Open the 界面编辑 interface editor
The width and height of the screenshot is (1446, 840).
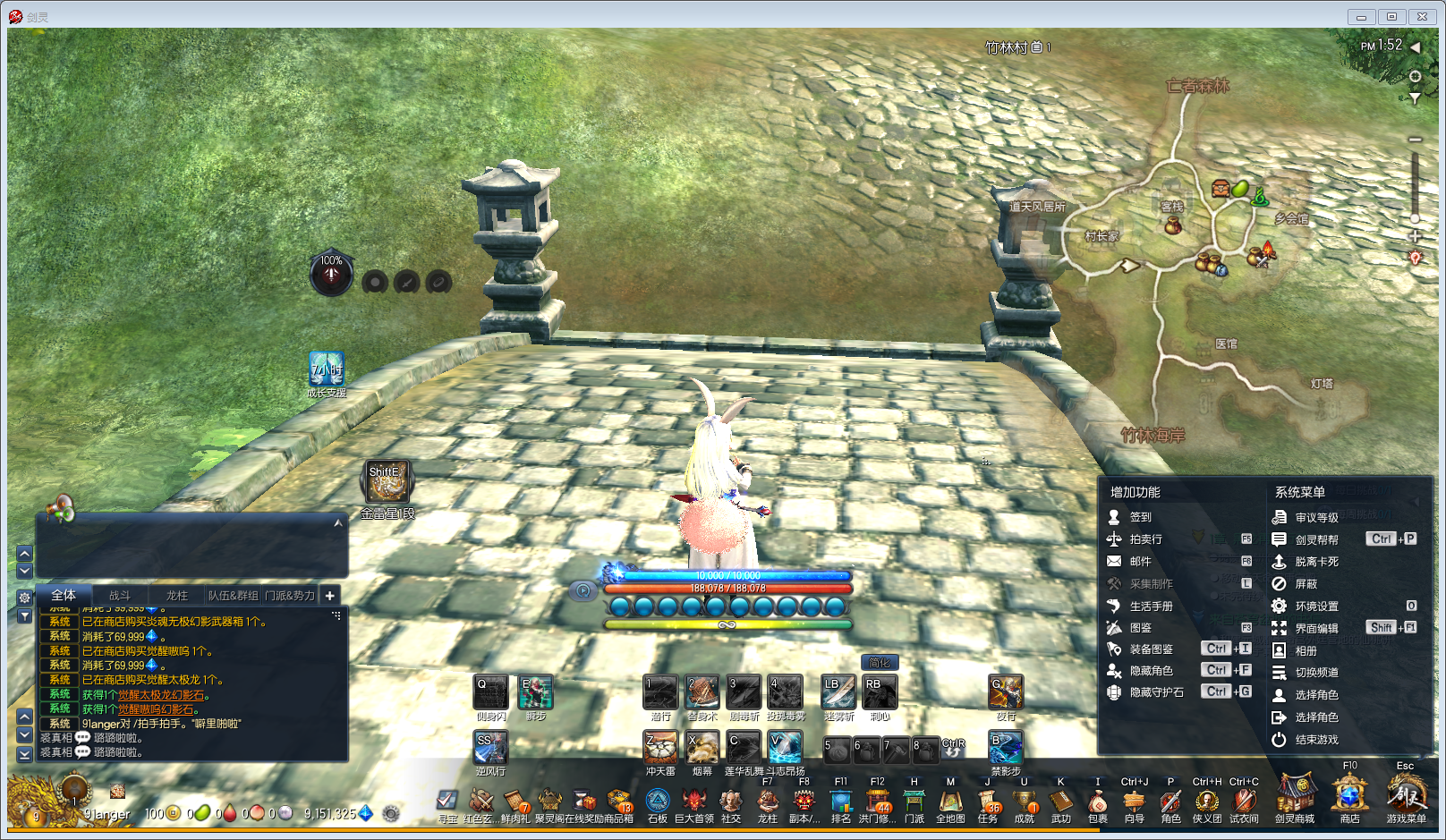click(1315, 629)
